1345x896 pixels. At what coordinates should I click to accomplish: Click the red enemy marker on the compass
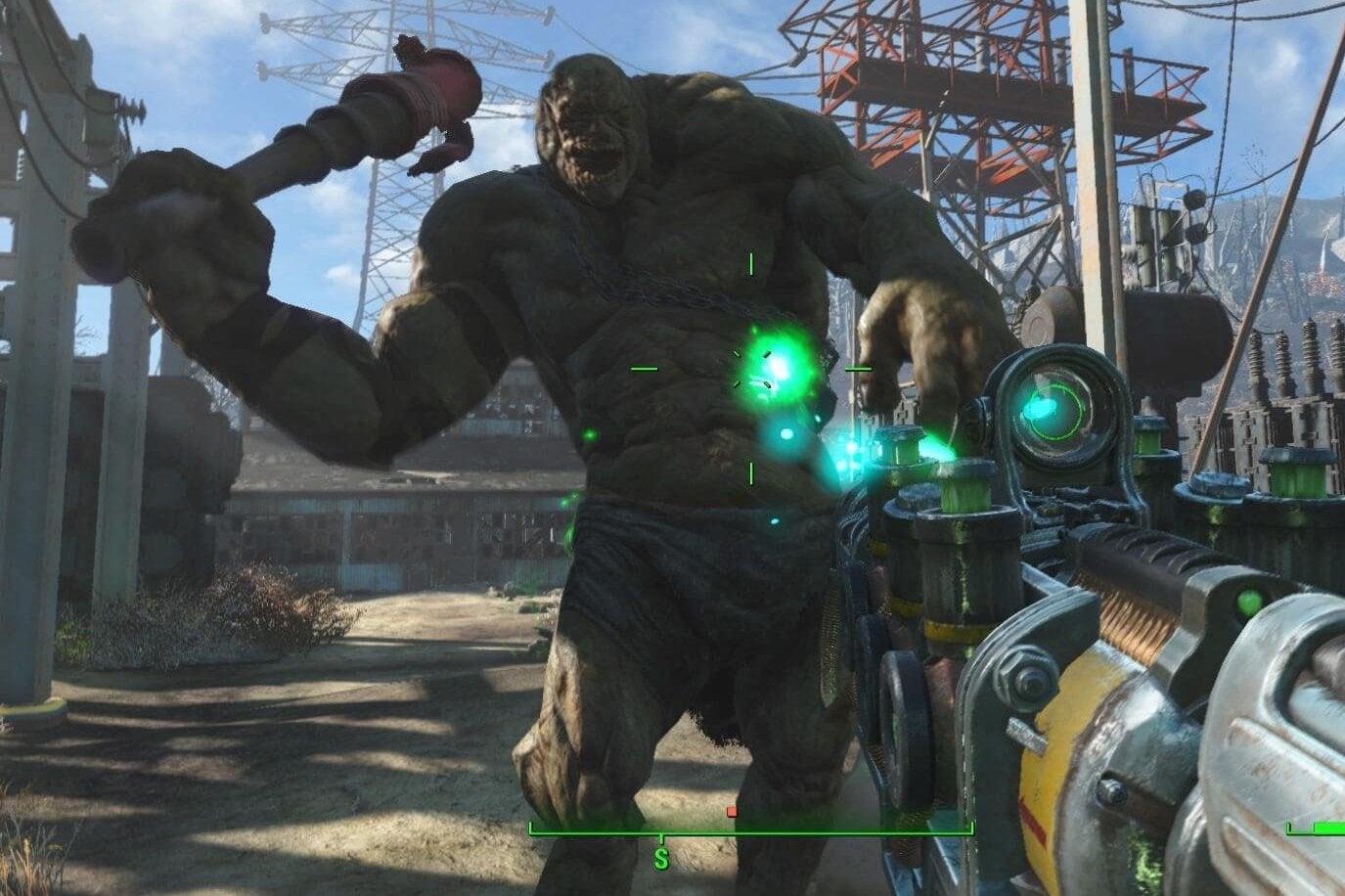click(x=733, y=811)
